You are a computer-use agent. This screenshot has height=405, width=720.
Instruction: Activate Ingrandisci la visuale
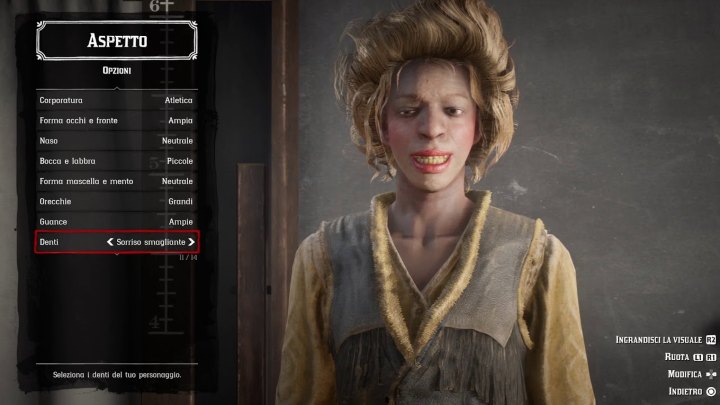point(665,340)
